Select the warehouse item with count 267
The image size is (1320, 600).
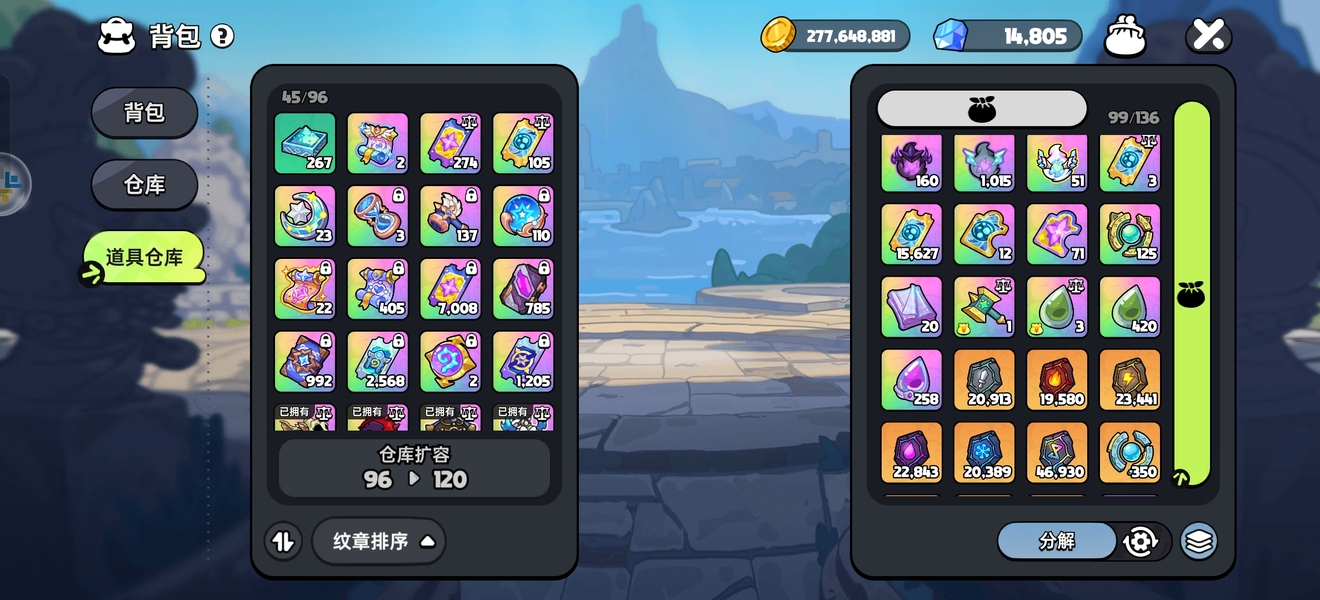tap(305, 143)
